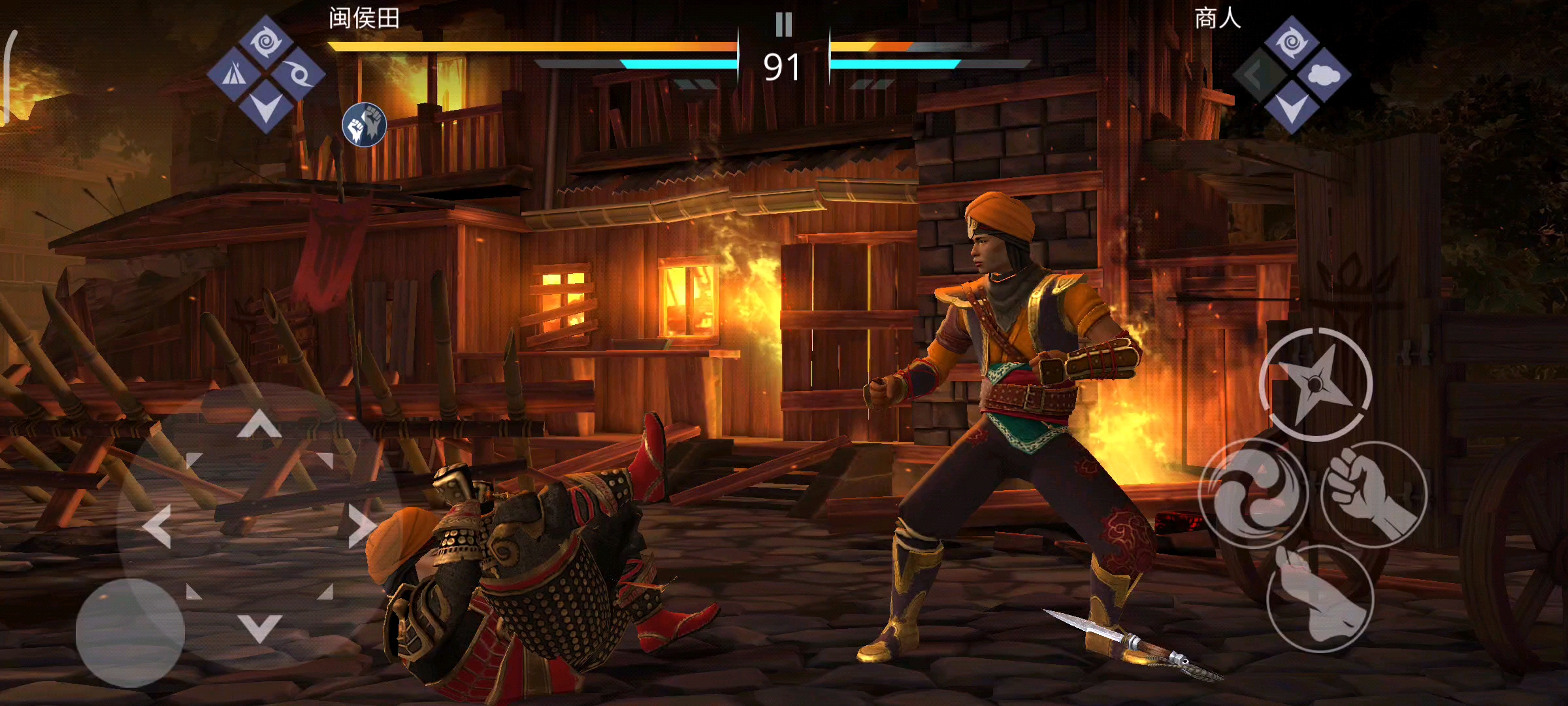Select the raised fists perk icon
The image size is (1568, 706).
[x=365, y=124]
